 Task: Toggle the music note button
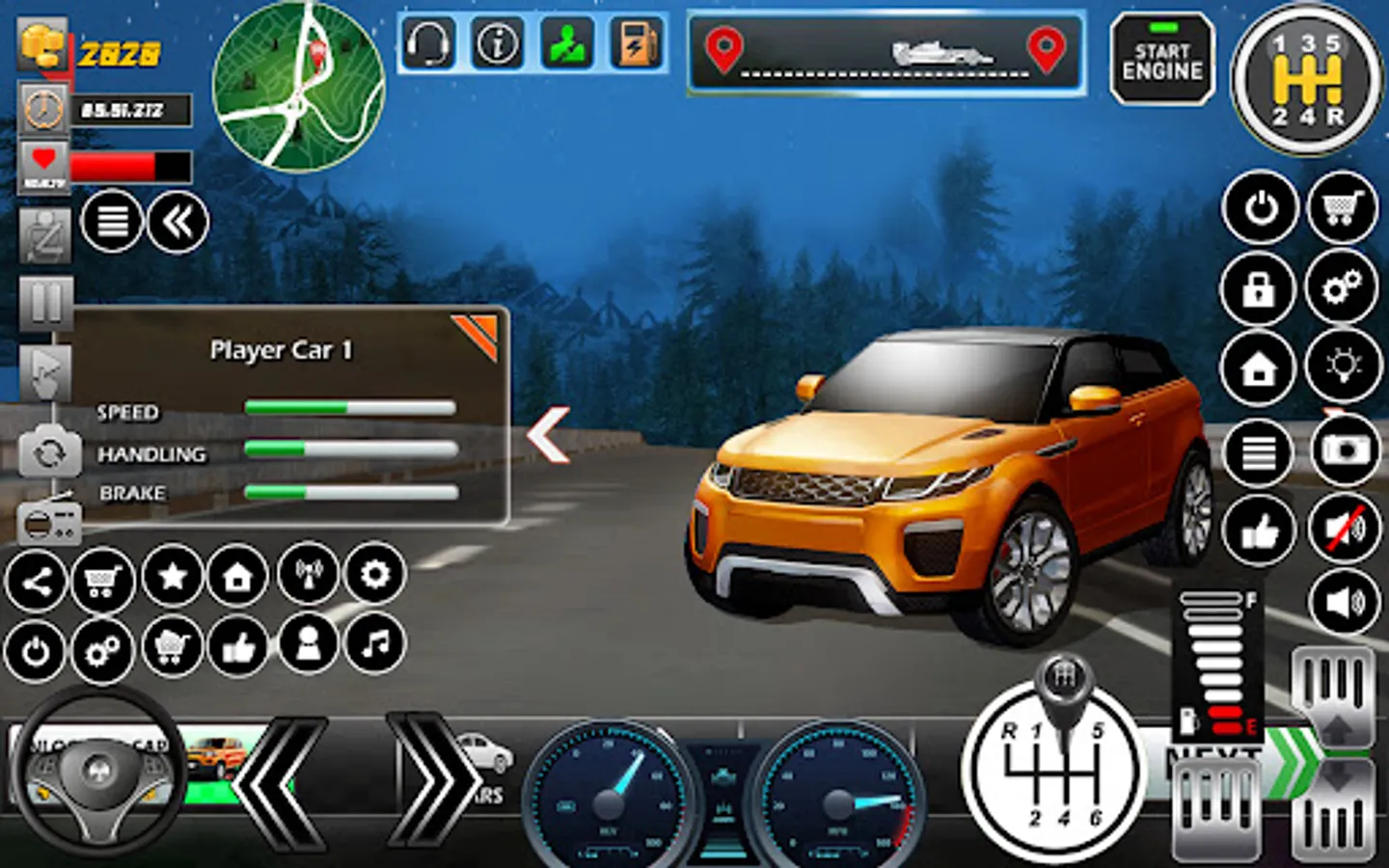point(376,643)
